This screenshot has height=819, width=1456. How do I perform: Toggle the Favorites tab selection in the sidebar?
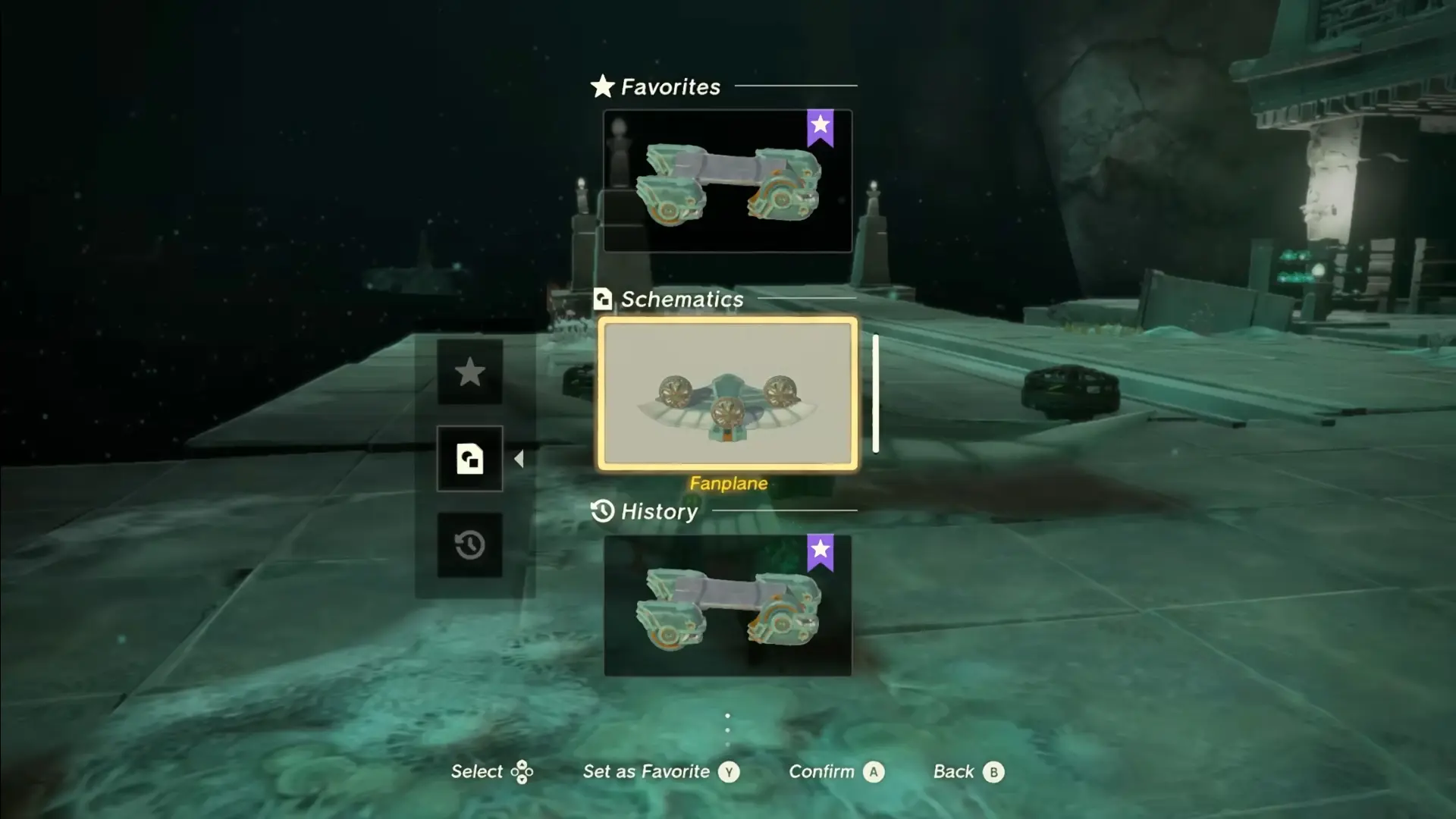point(470,373)
